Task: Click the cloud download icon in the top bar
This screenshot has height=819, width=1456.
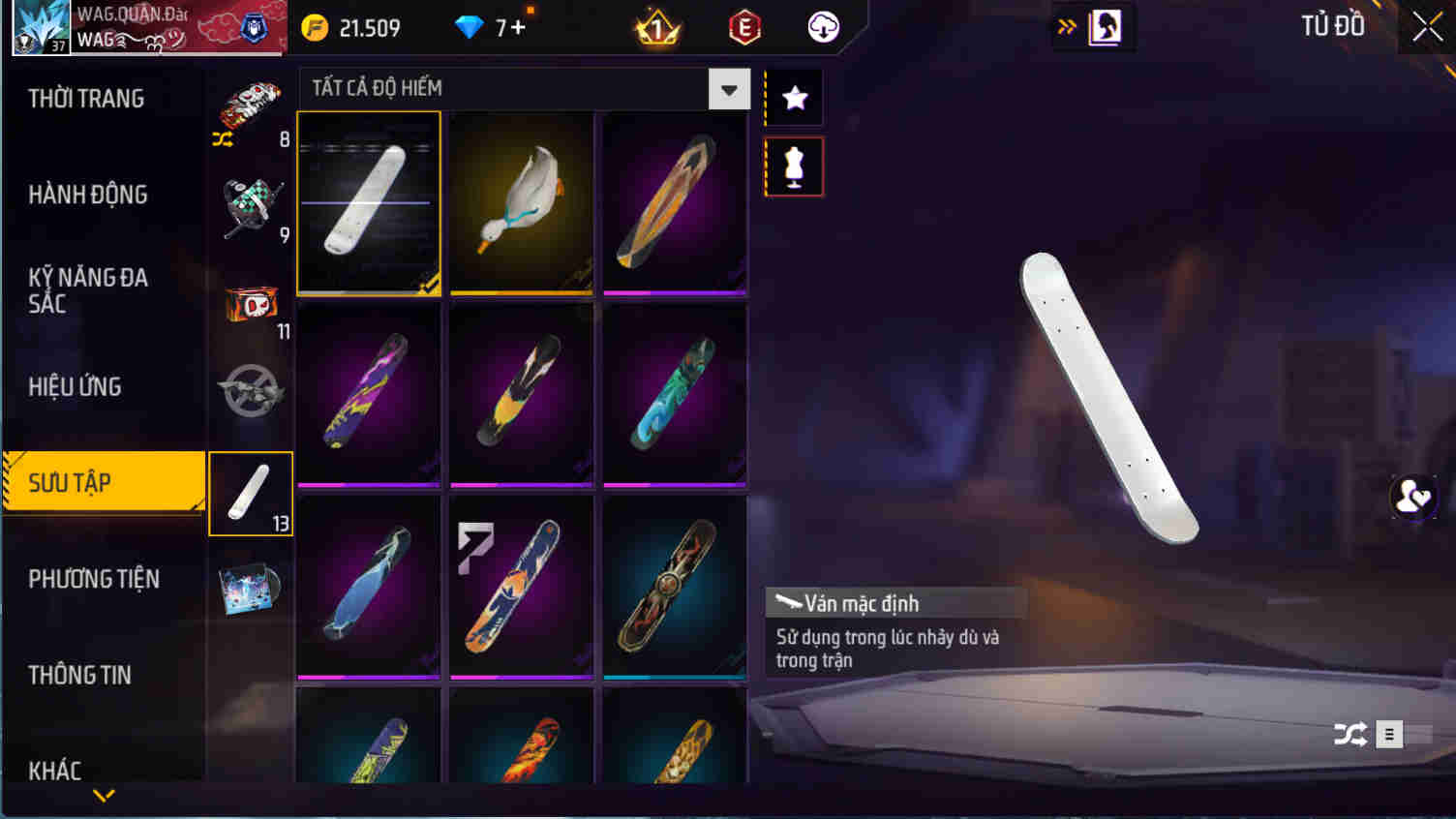Action: [x=822, y=25]
